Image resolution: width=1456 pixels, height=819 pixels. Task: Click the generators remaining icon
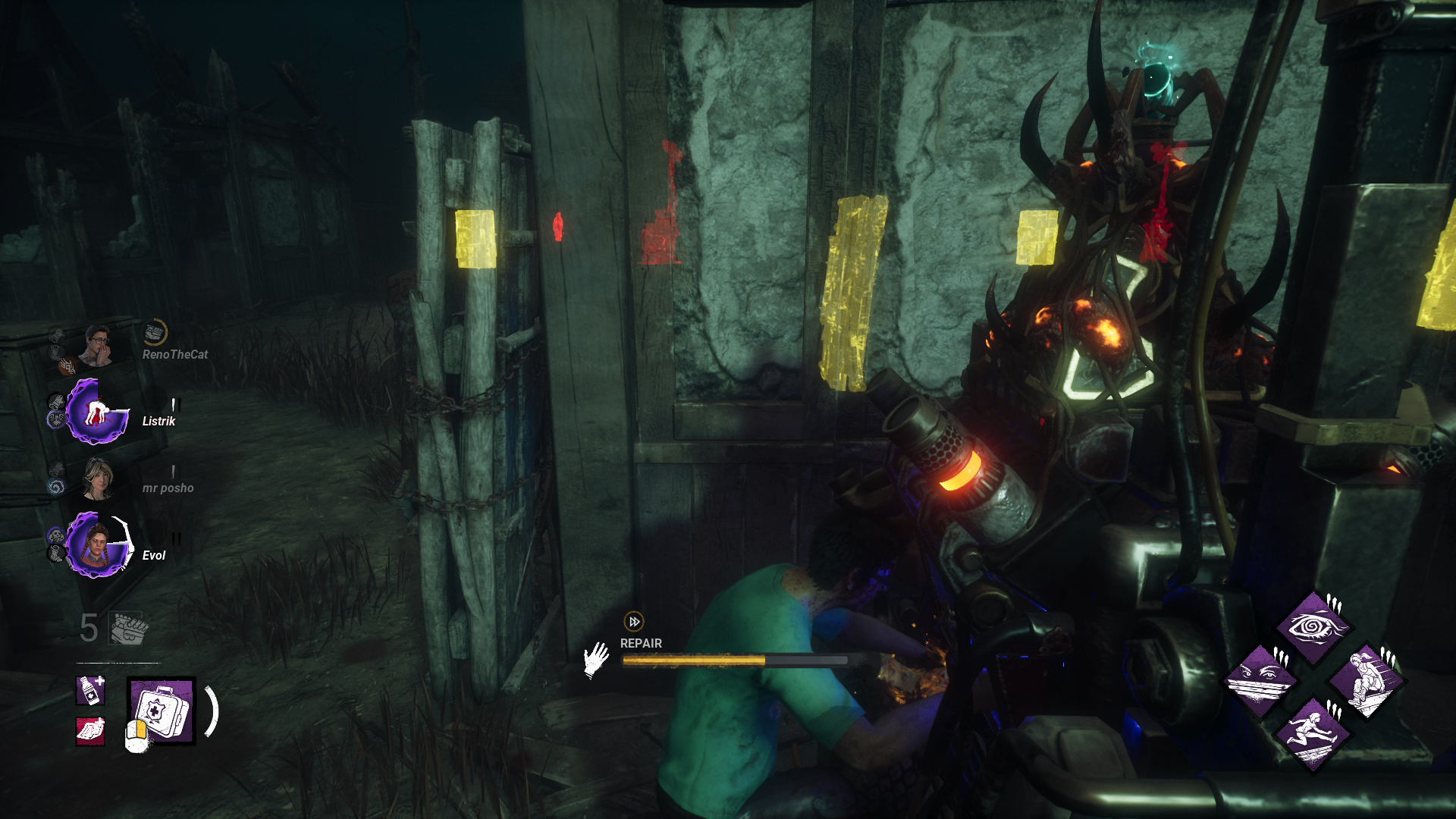[x=128, y=628]
